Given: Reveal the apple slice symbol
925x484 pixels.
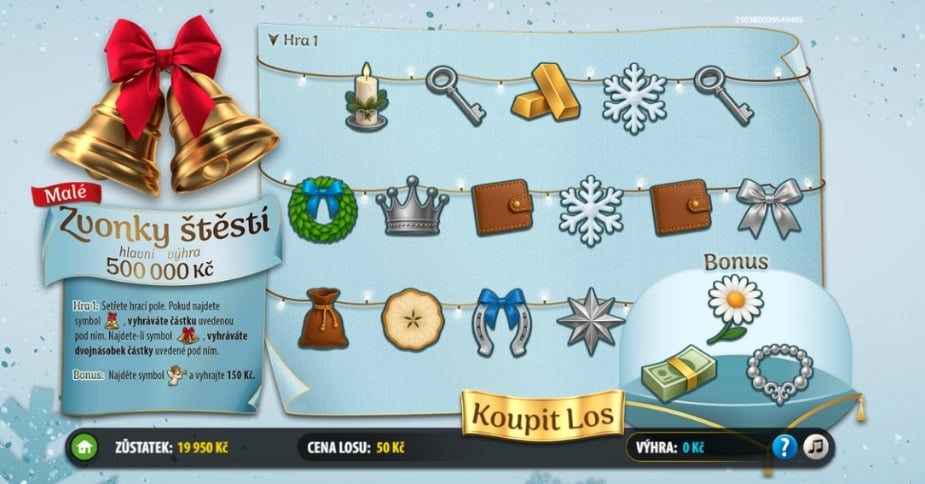Looking at the screenshot, I should click(412, 319).
